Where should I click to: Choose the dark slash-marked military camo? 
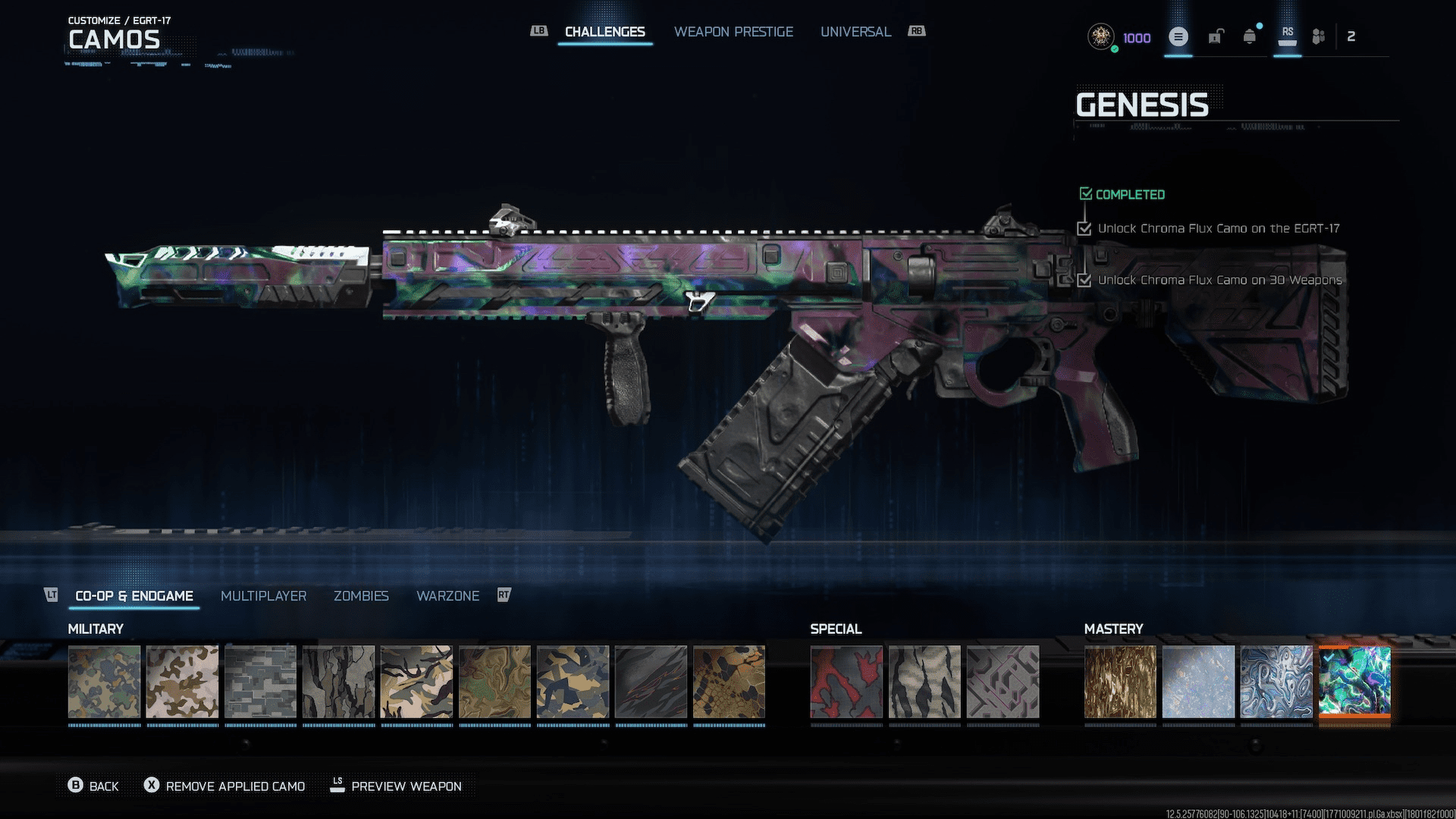pyautogui.click(x=651, y=682)
